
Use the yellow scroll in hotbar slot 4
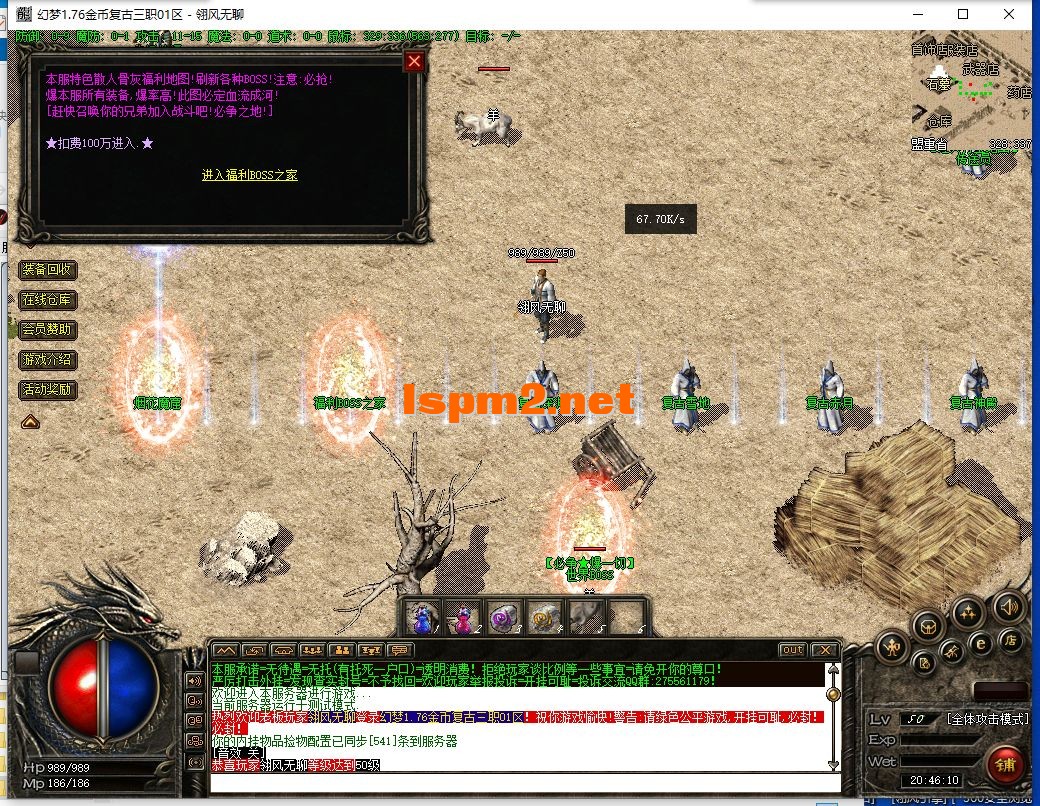point(544,617)
